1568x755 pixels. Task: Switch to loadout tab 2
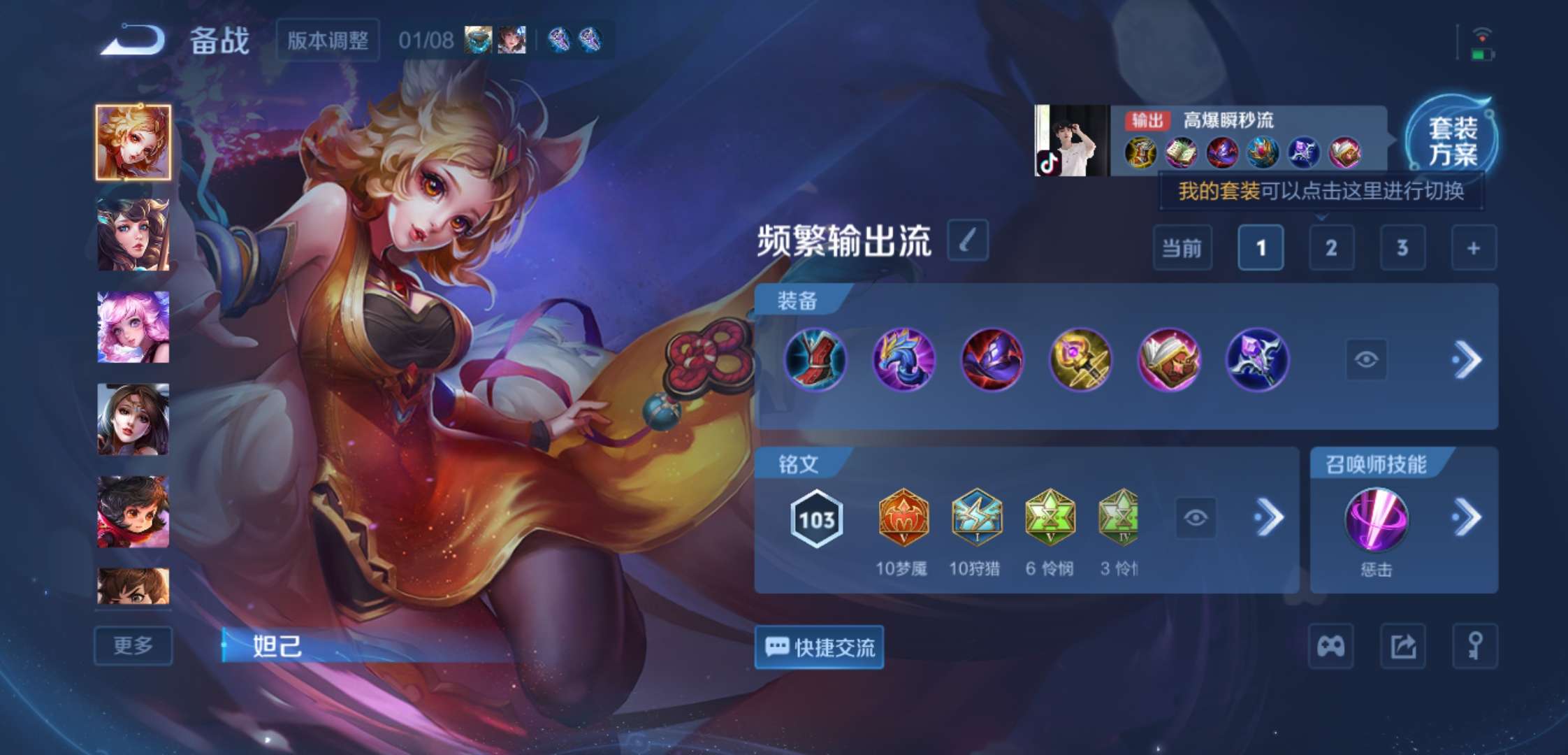[x=1331, y=248]
